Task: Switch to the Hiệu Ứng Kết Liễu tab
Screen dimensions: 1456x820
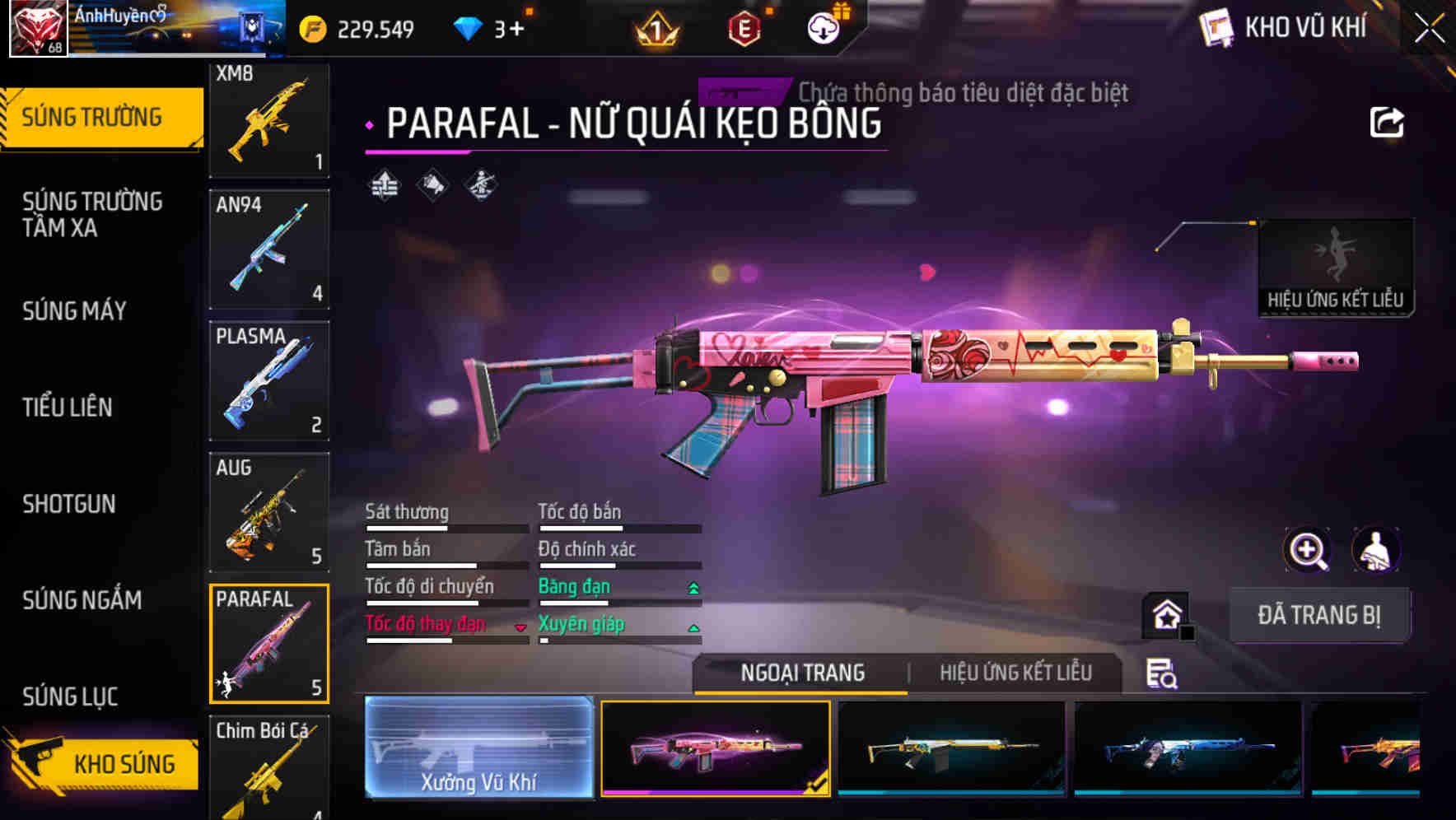Action: click(x=1015, y=673)
